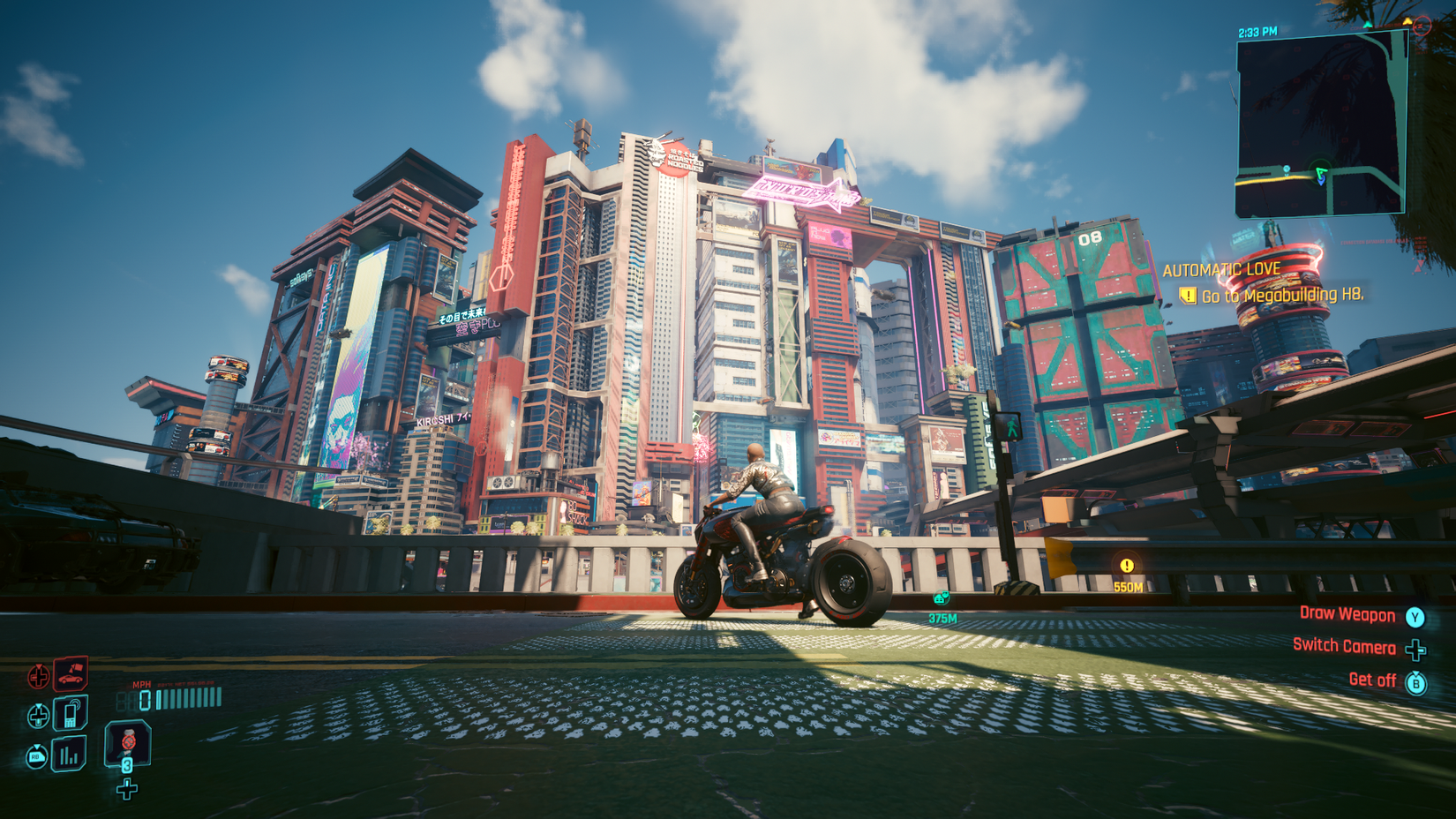1456x819 pixels.
Task: Open the phone icon on the HUD
Action: 71,714
